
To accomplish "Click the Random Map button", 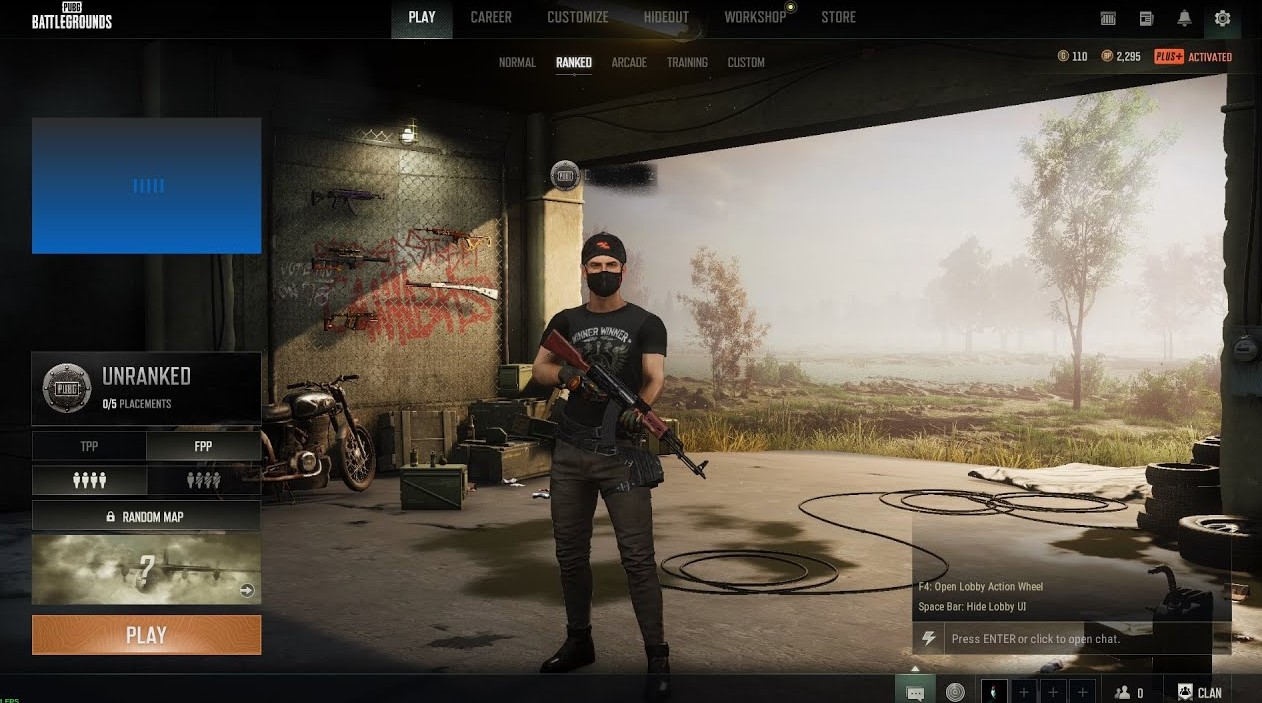I will (146, 517).
